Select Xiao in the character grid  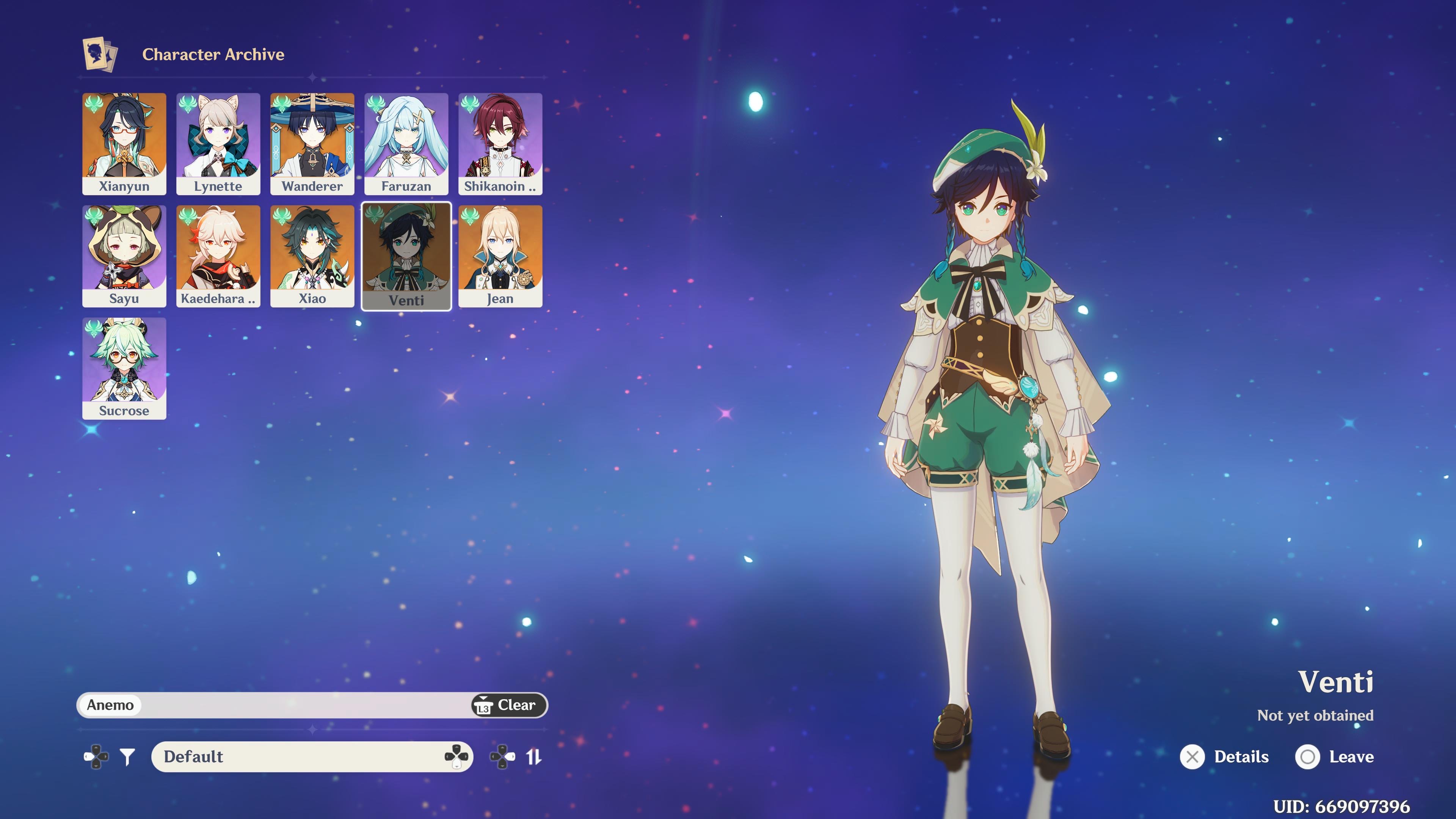(x=312, y=256)
